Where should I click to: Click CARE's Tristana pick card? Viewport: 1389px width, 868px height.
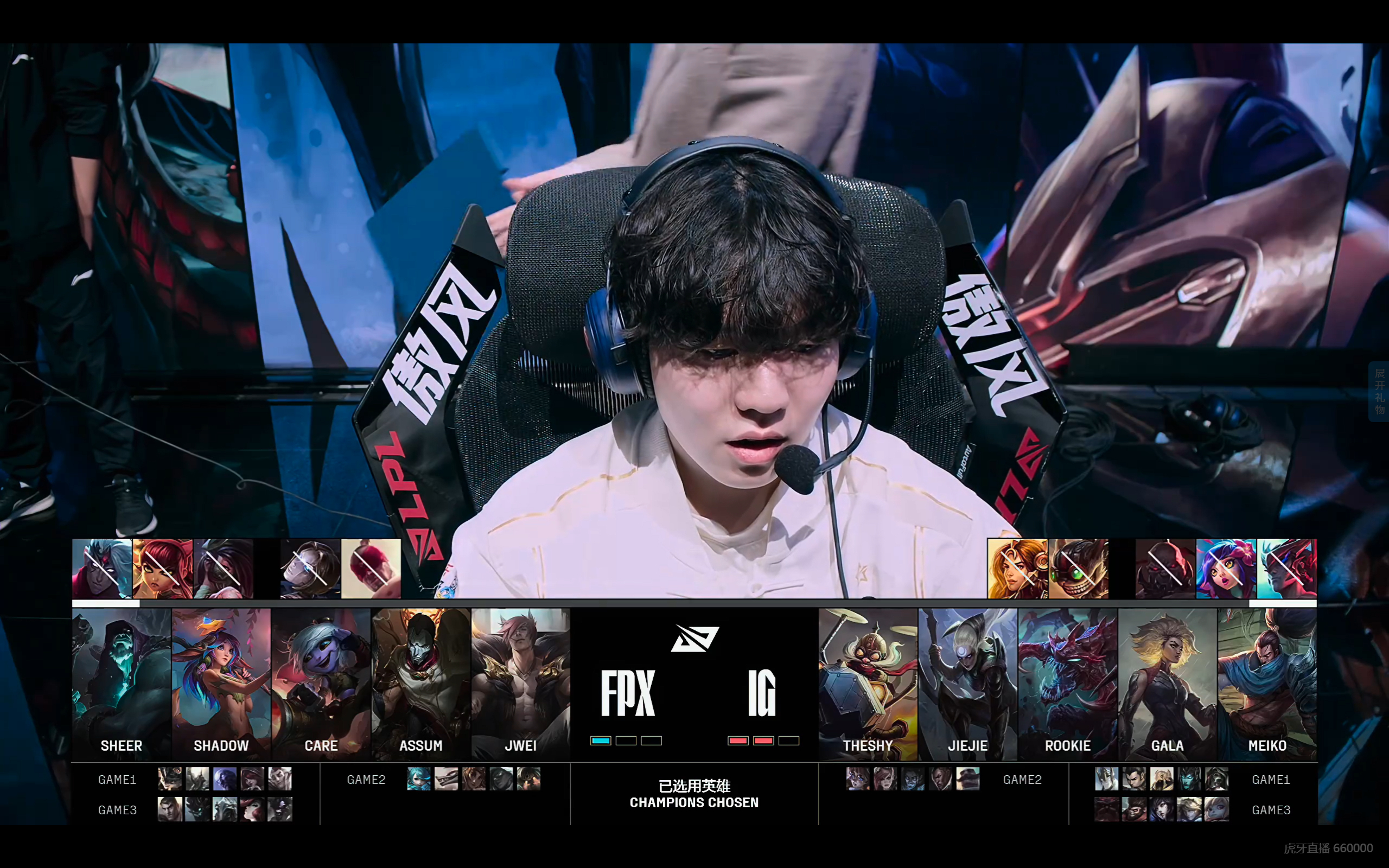tap(321, 683)
